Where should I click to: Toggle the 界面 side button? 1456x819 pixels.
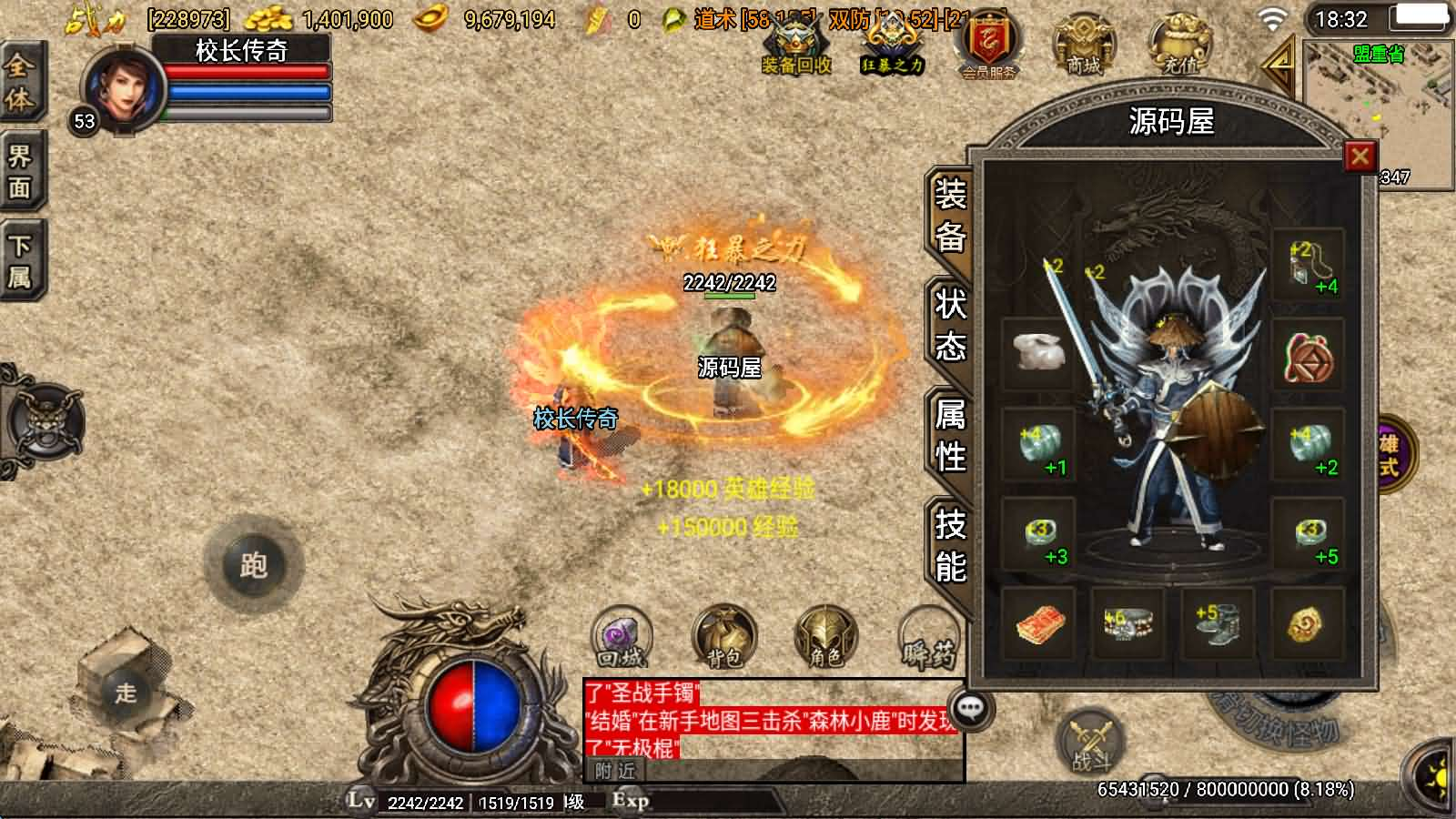coord(19,171)
